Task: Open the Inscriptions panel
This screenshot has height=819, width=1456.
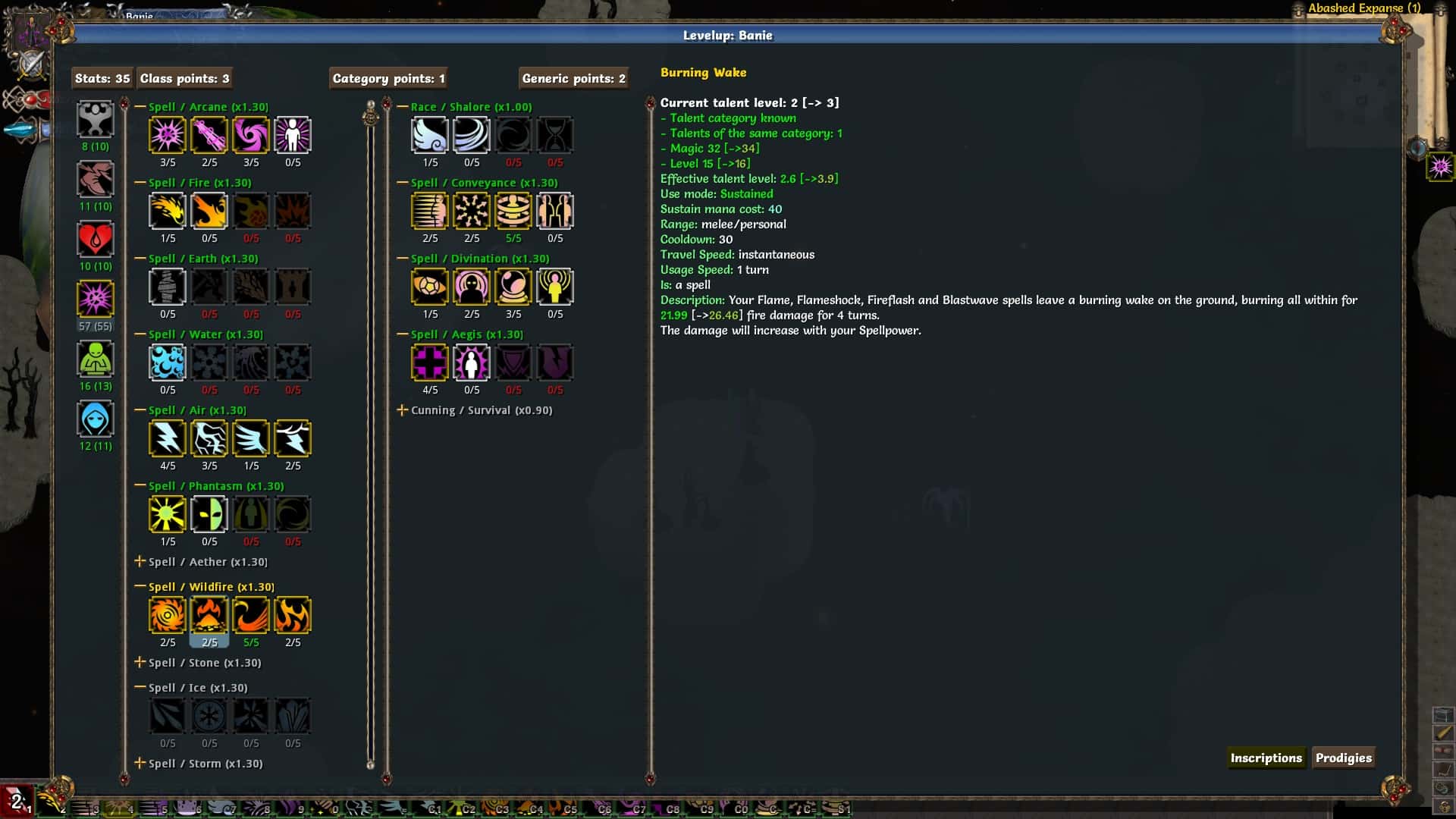Action: pyautogui.click(x=1266, y=758)
